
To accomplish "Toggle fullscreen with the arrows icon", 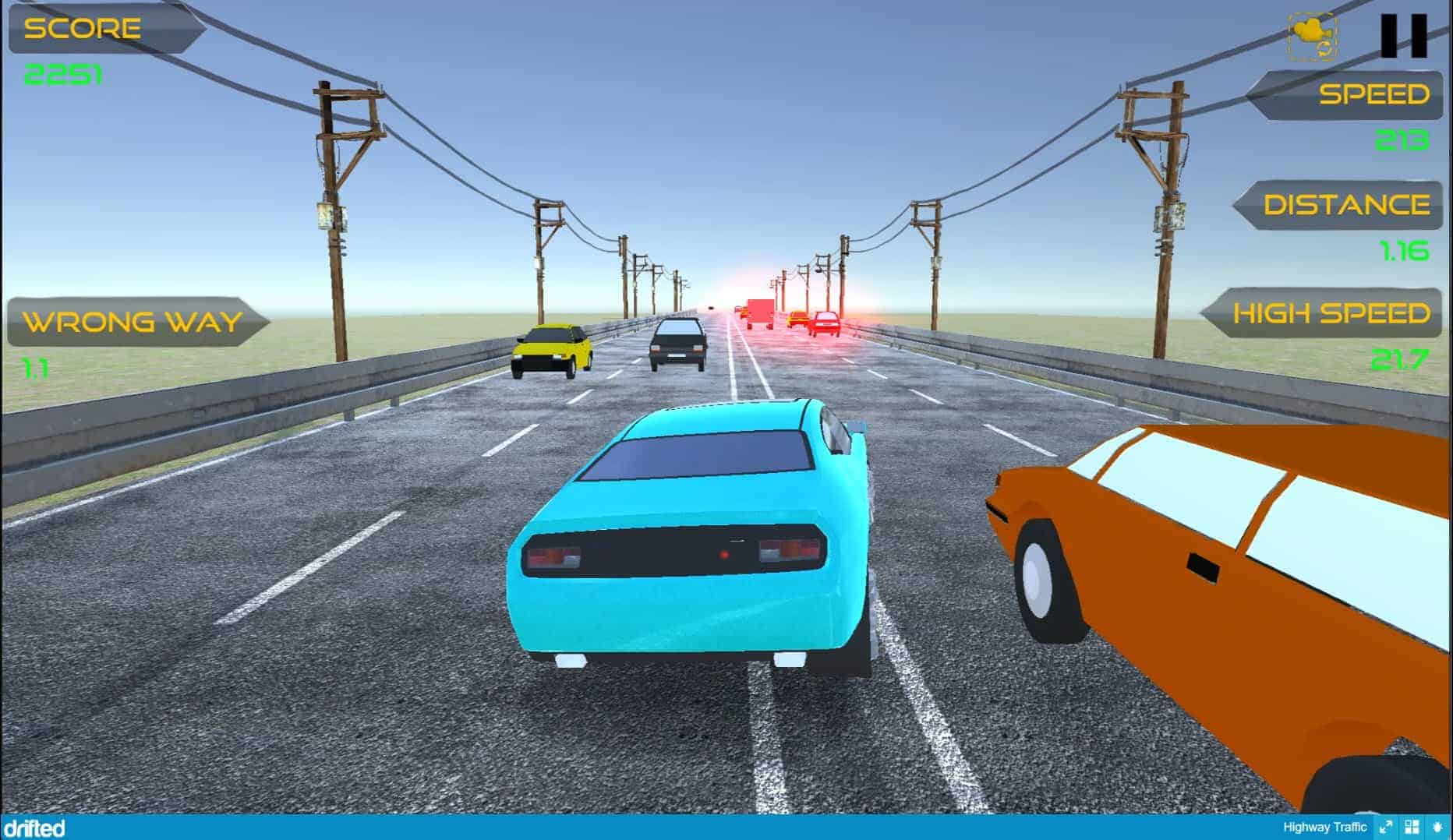I will tap(1385, 828).
